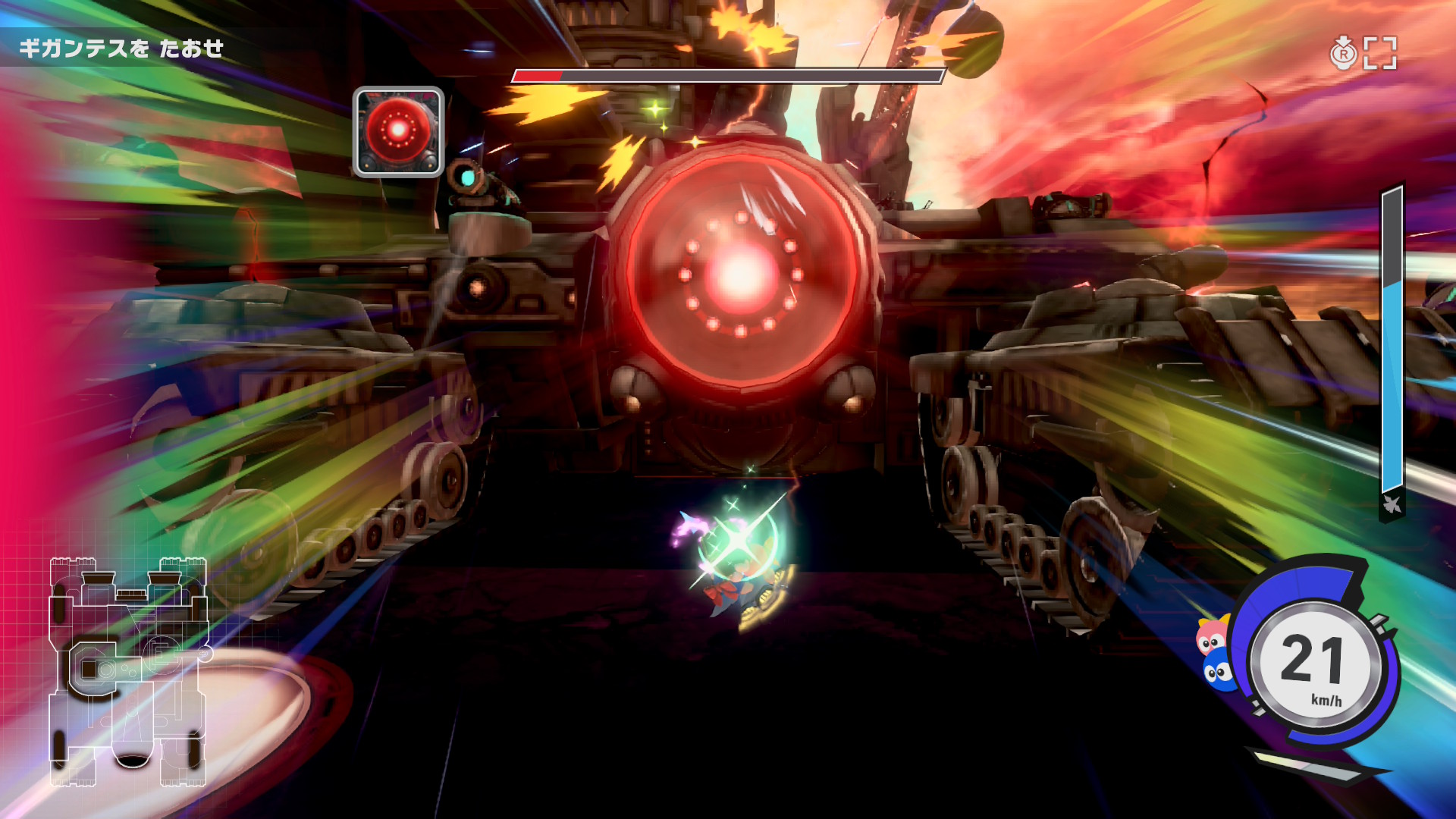Select the "ギガンテスを たおせ" objective tracker

pyautogui.click(x=121, y=49)
